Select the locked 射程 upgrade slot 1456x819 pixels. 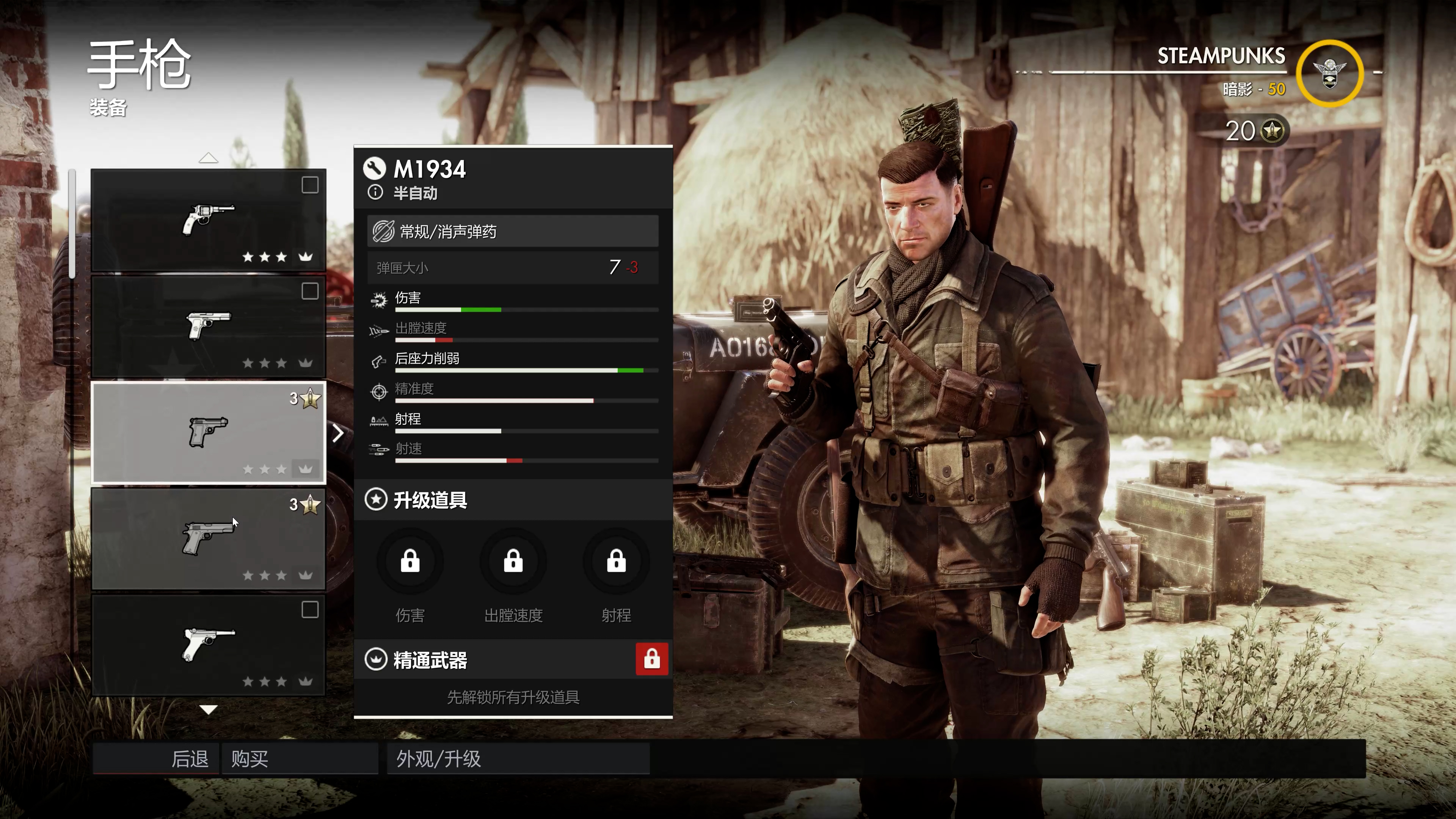(x=616, y=562)
